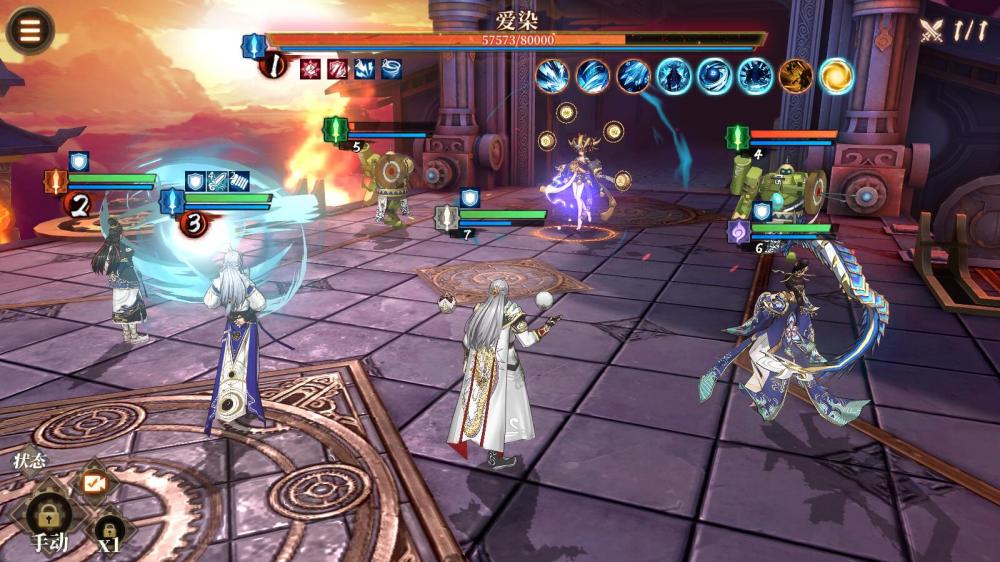Image resolution: width=1000 pixels, height=562 pixels.
Task: Toggle the skill camera animation checkbox
Action: coord(94,483)
